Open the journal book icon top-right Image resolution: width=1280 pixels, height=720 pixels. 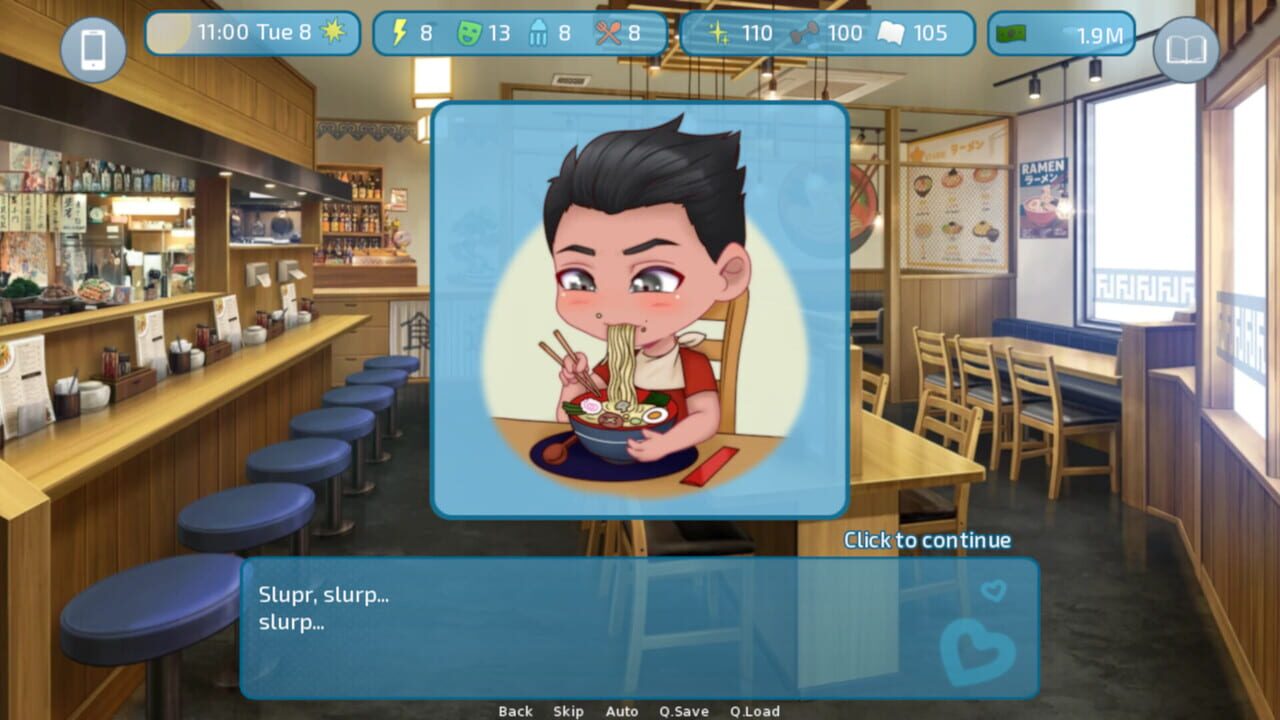[1186, 50]
